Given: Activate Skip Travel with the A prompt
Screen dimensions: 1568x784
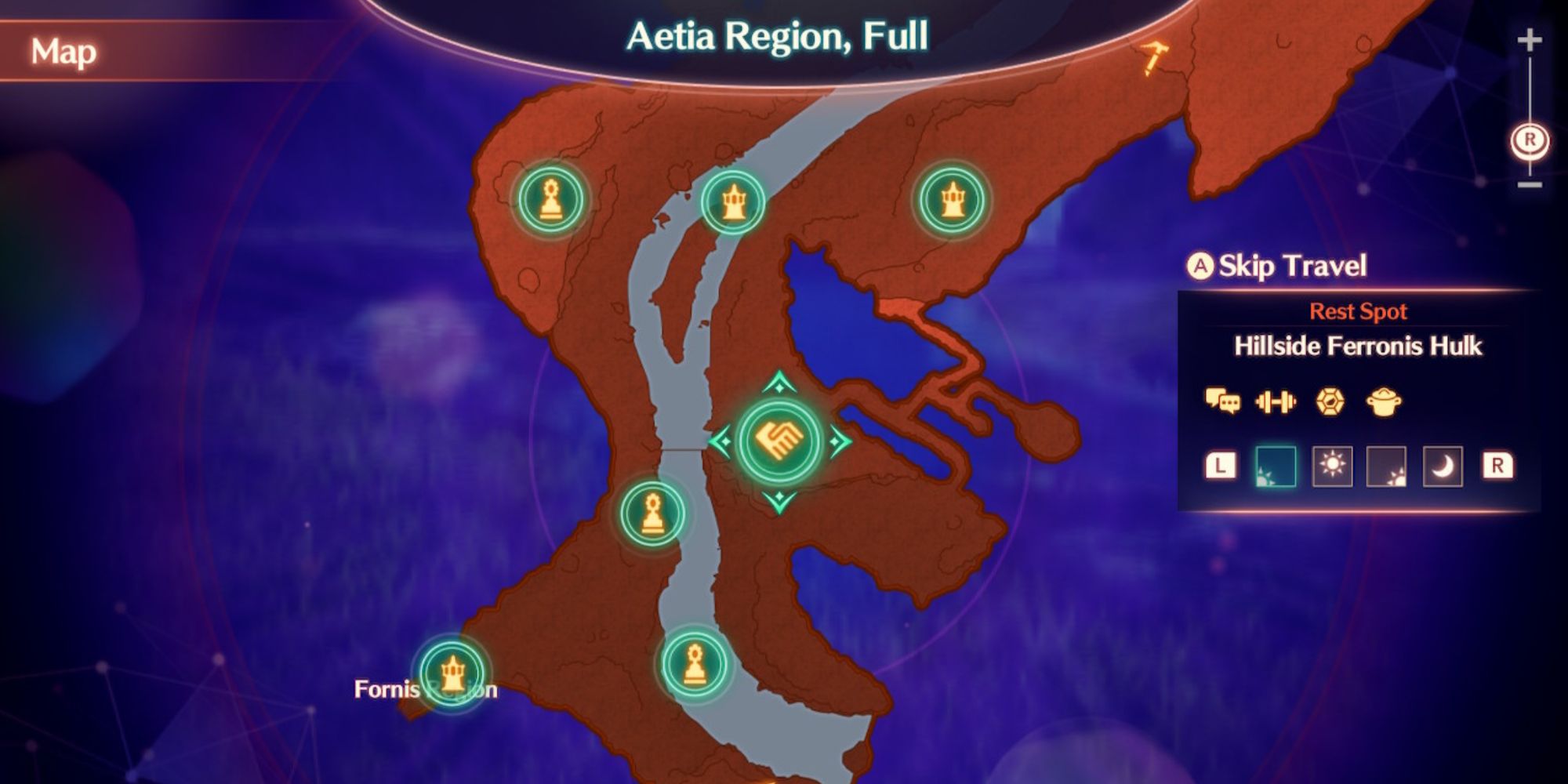Looking at the screenshot, I should (1276, 265).
